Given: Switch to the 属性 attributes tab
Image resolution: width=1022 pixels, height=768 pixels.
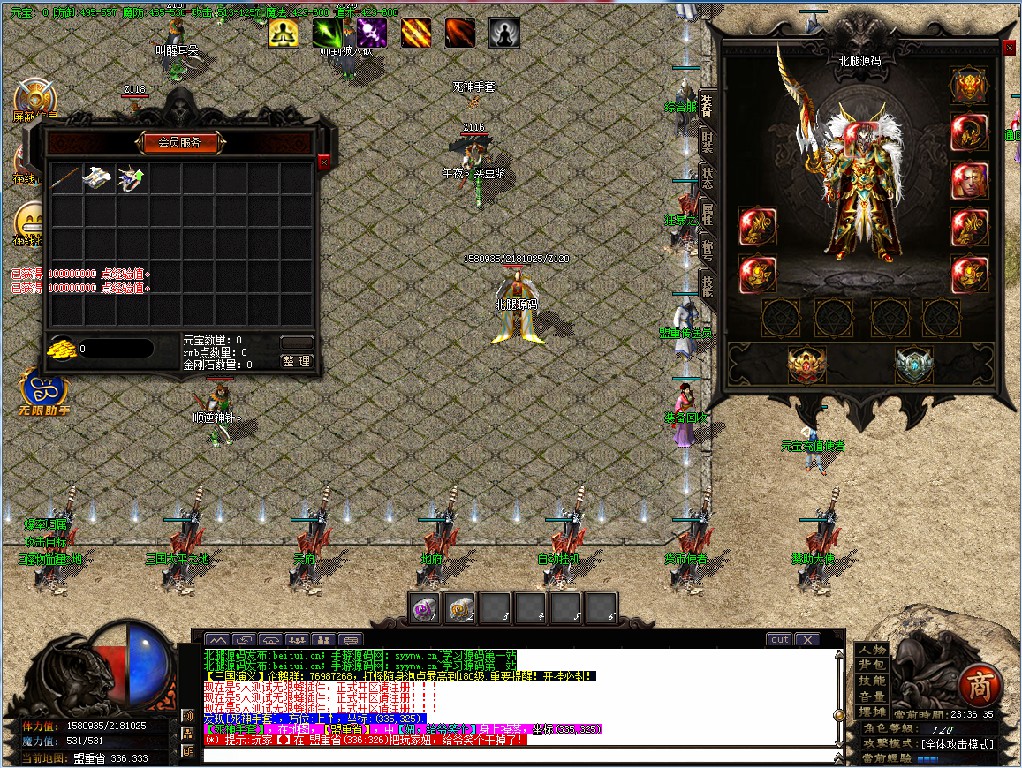Looking at the screenshot, I should pos(707,213).
